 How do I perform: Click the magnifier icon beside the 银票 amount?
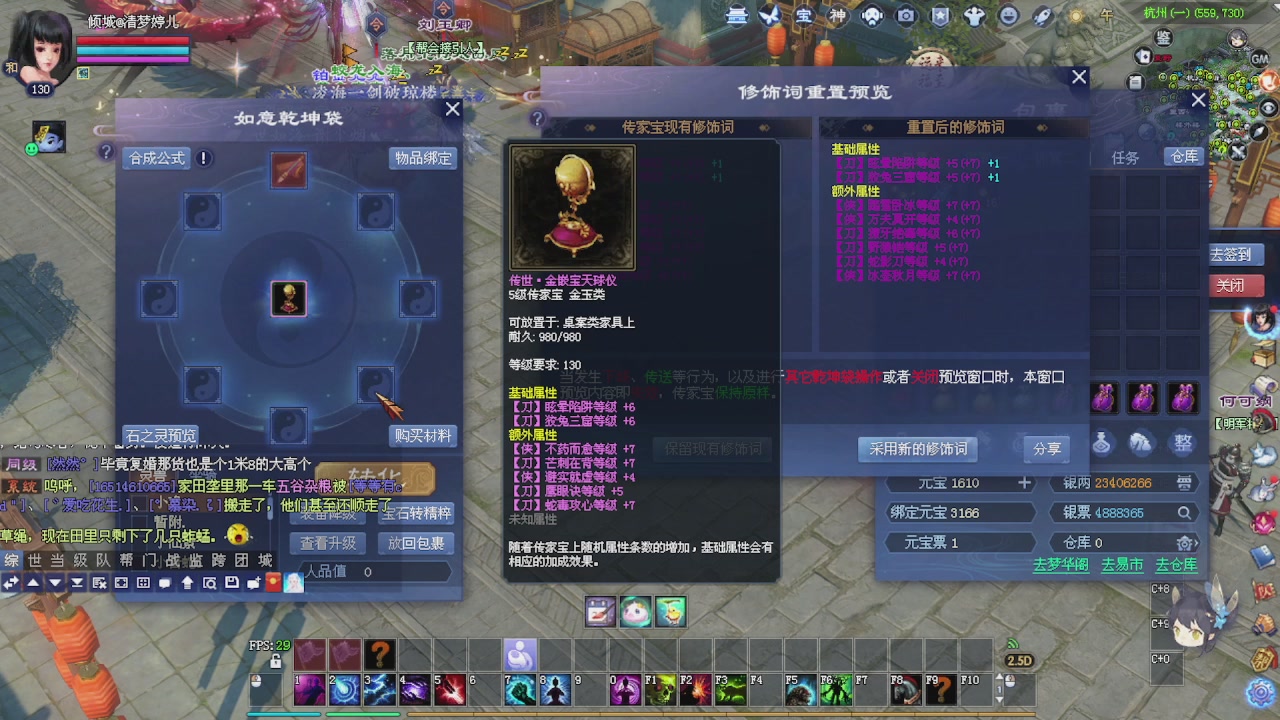point(1183,512)
